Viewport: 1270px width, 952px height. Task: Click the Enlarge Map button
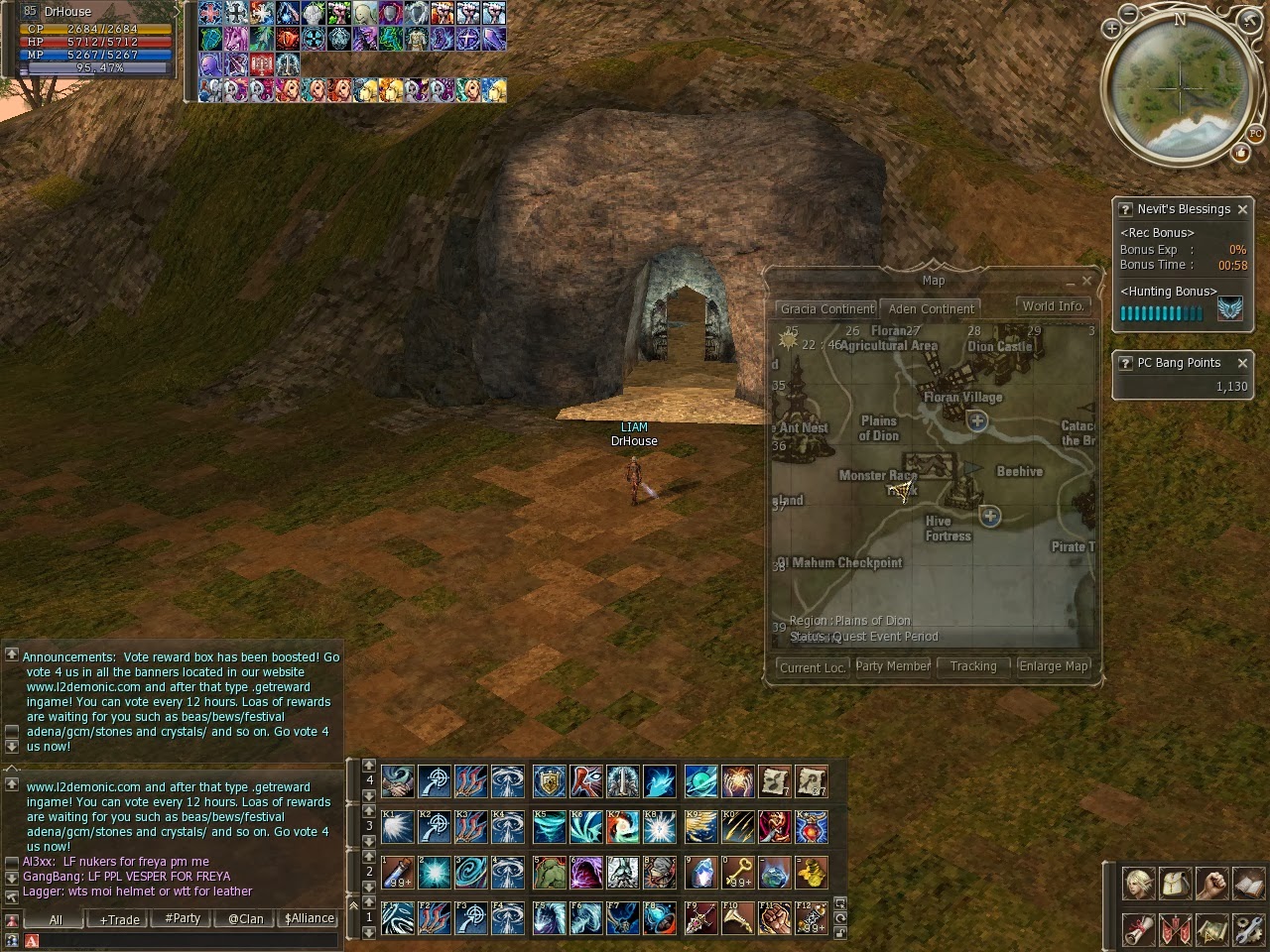1054,666
